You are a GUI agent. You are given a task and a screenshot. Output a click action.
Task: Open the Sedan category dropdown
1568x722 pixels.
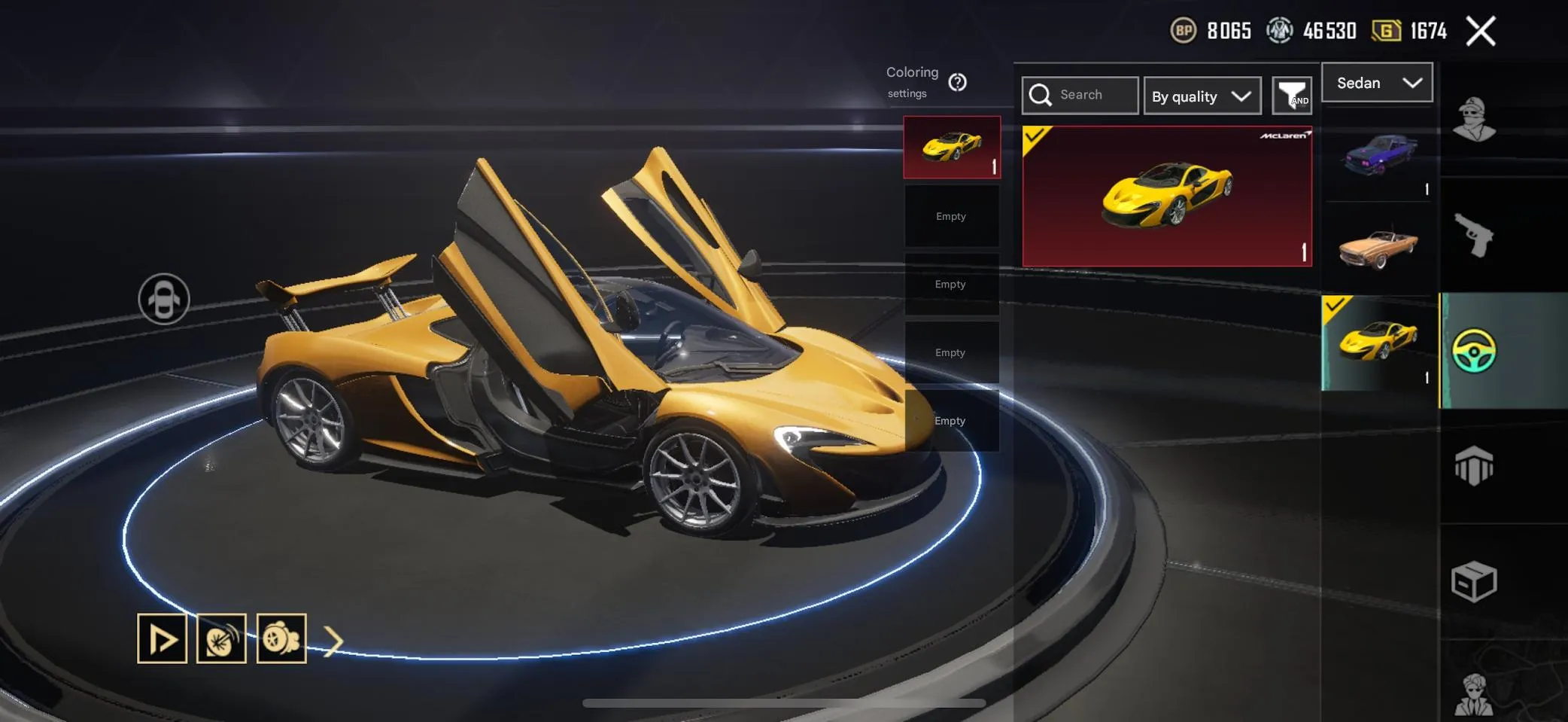click(x=1377, y=83)
